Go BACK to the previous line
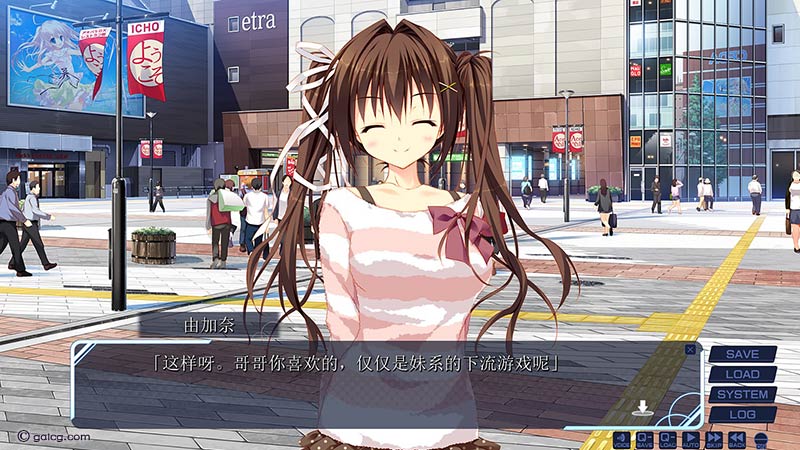800x450 pixels. [737, 439]
